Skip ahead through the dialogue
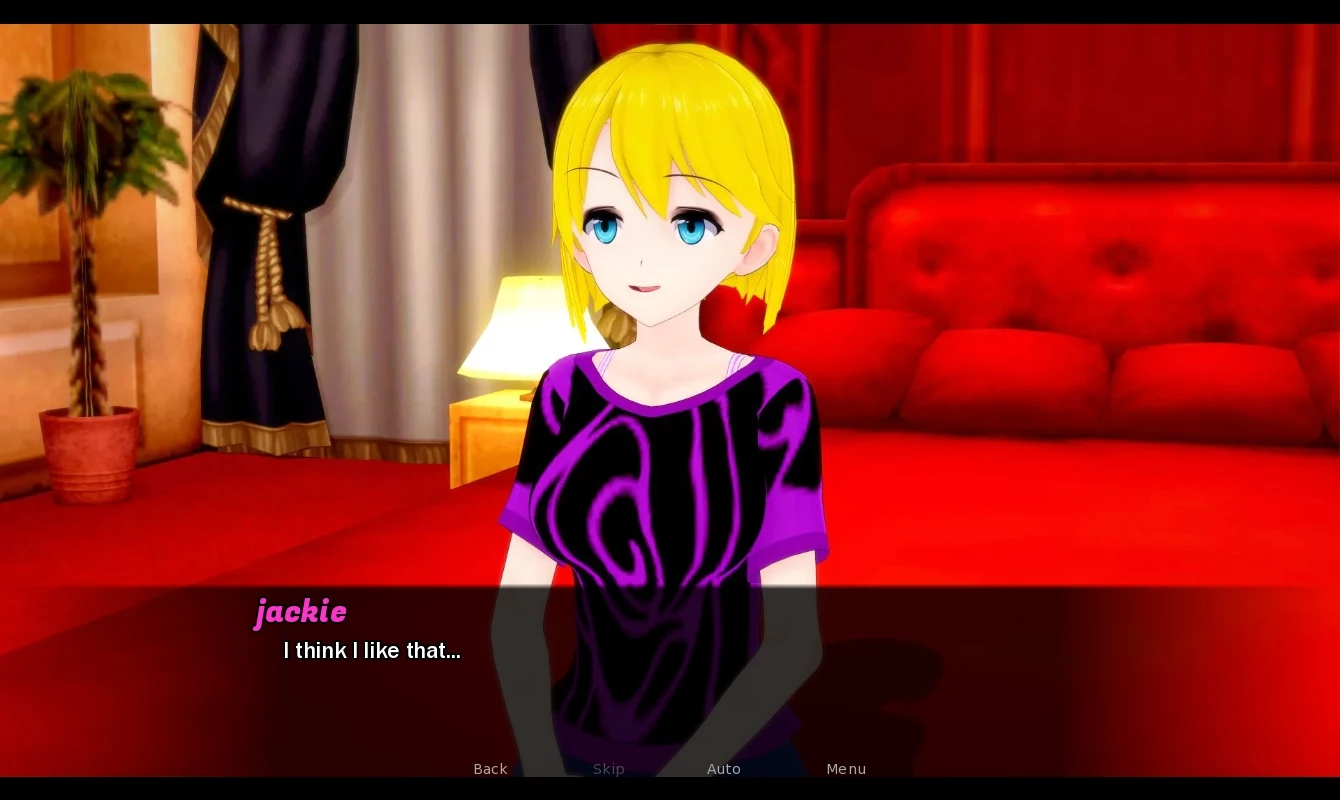This screenshot has height=800, width=1340. point(608,769)
